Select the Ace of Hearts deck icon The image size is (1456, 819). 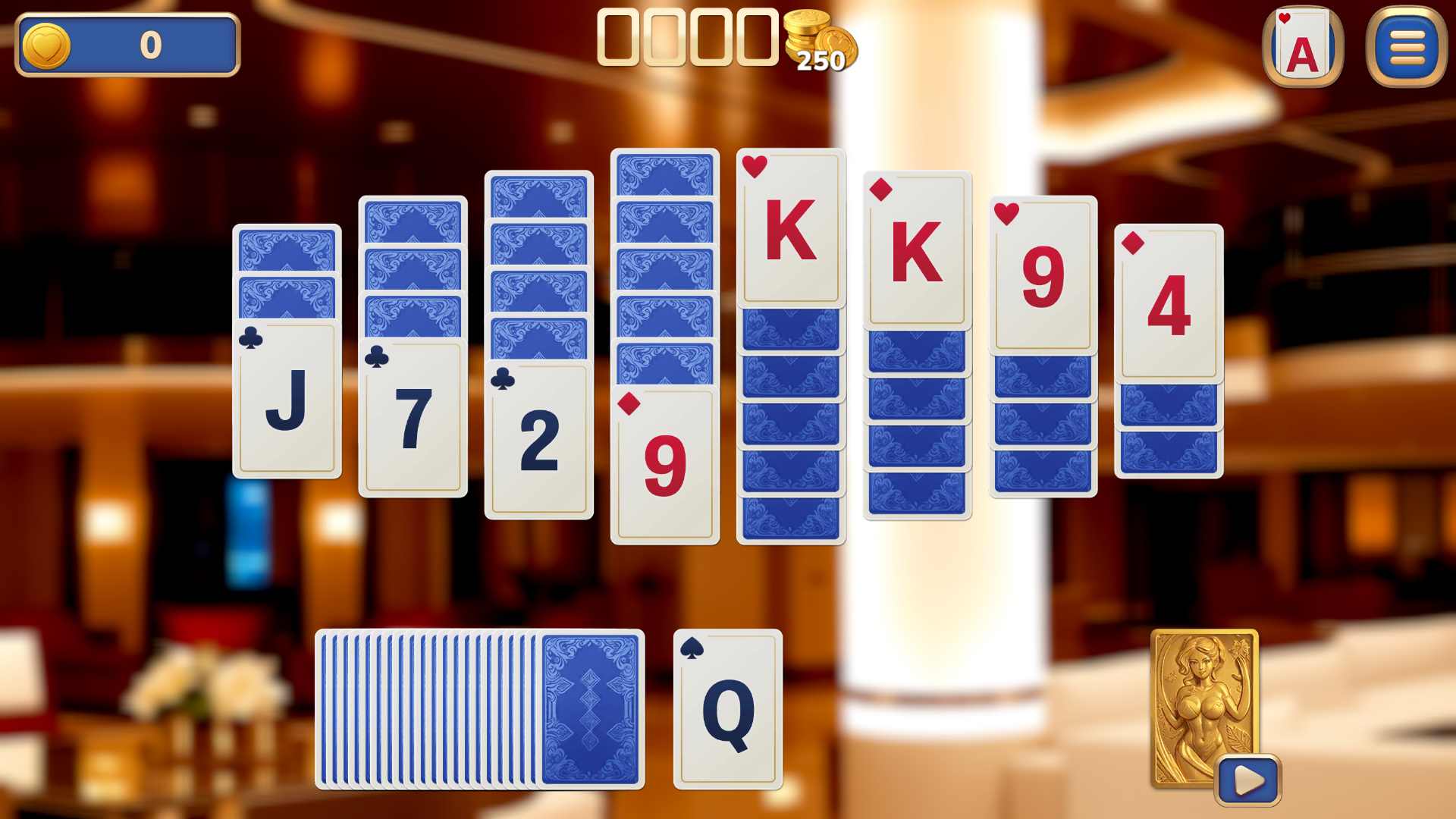[x=1302, y=47]
